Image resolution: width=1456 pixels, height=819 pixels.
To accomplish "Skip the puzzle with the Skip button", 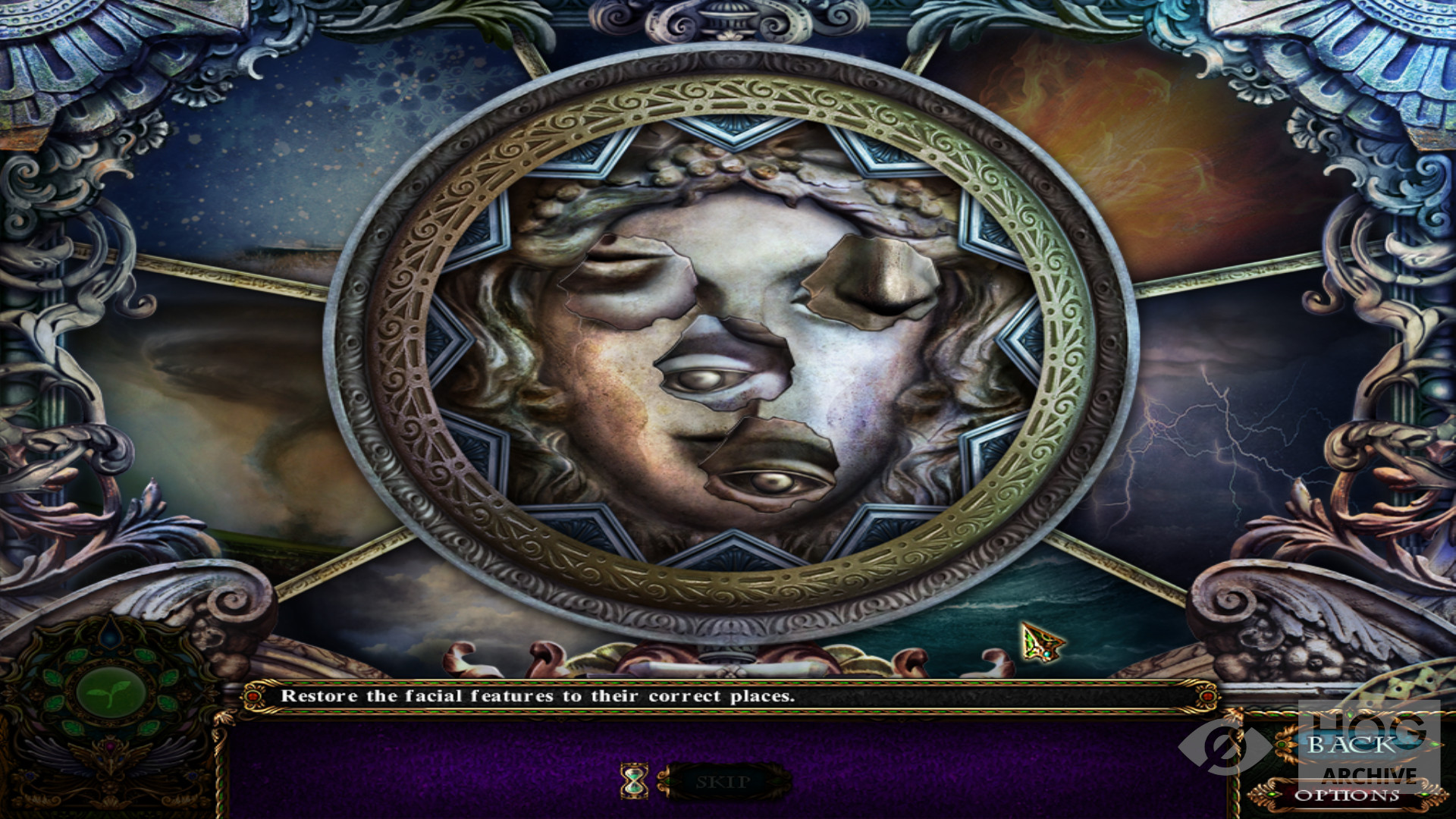I will click(723, 782).
